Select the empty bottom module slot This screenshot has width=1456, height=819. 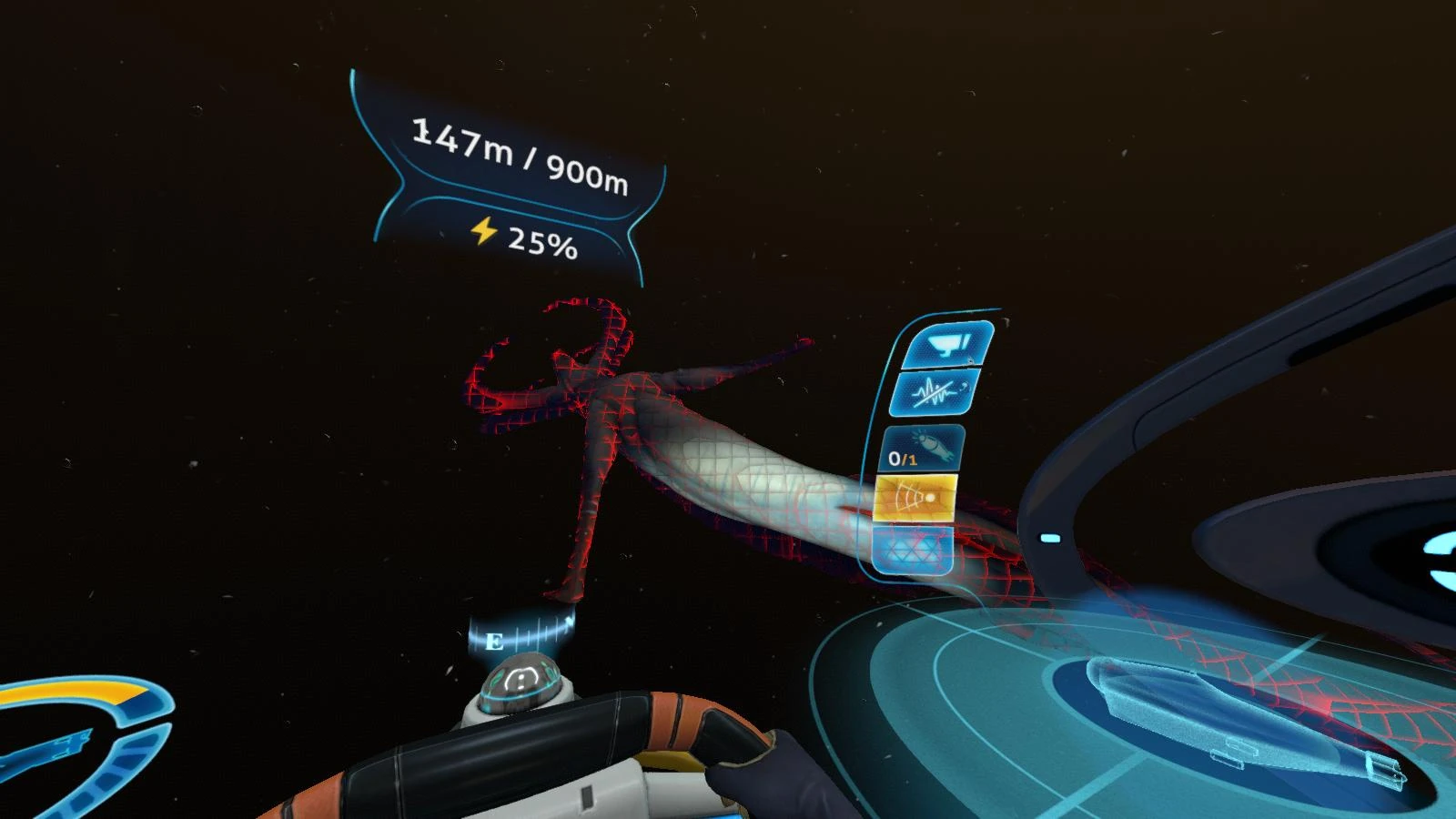point(913,549)
